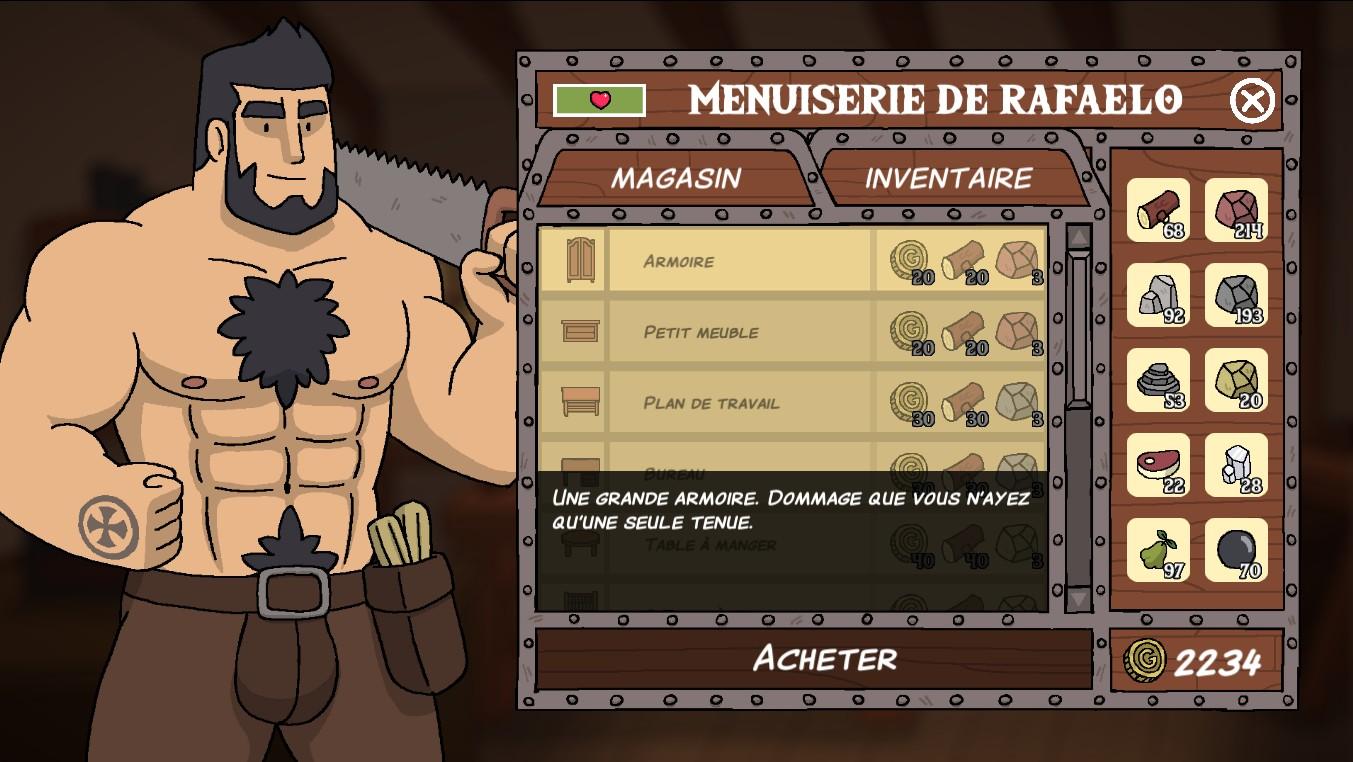Select the yellow ore resource slot
Screen dimensions: 1353x762
[x=1236, y=380]
